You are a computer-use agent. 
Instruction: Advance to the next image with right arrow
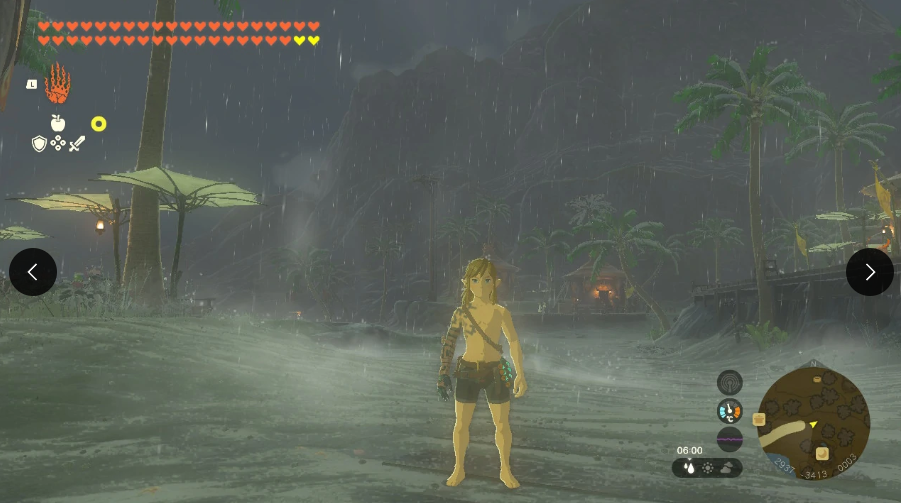(869, 272)
